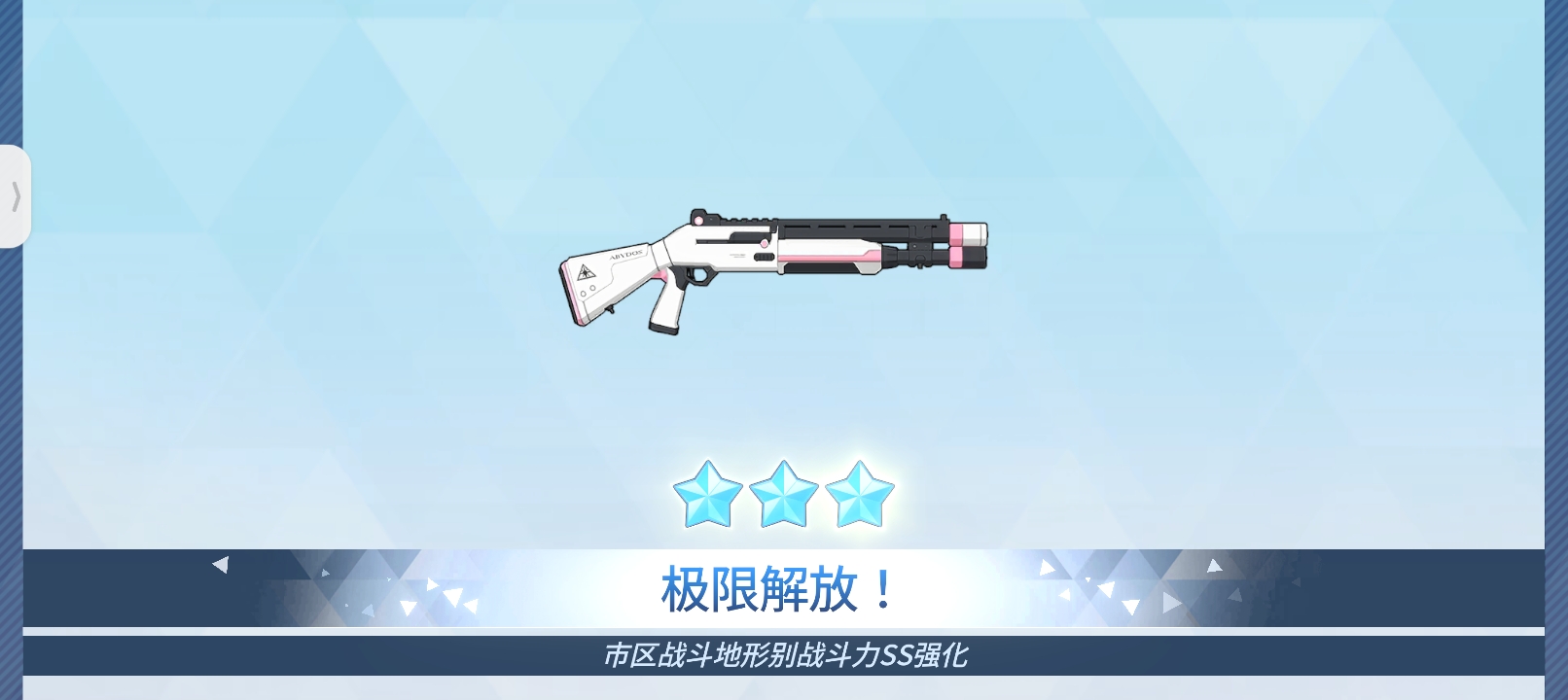This screenshot has height=700, width=1568.
Task: Open the collapsed sidebar tab on the left edge
Action: pos(14,197)
